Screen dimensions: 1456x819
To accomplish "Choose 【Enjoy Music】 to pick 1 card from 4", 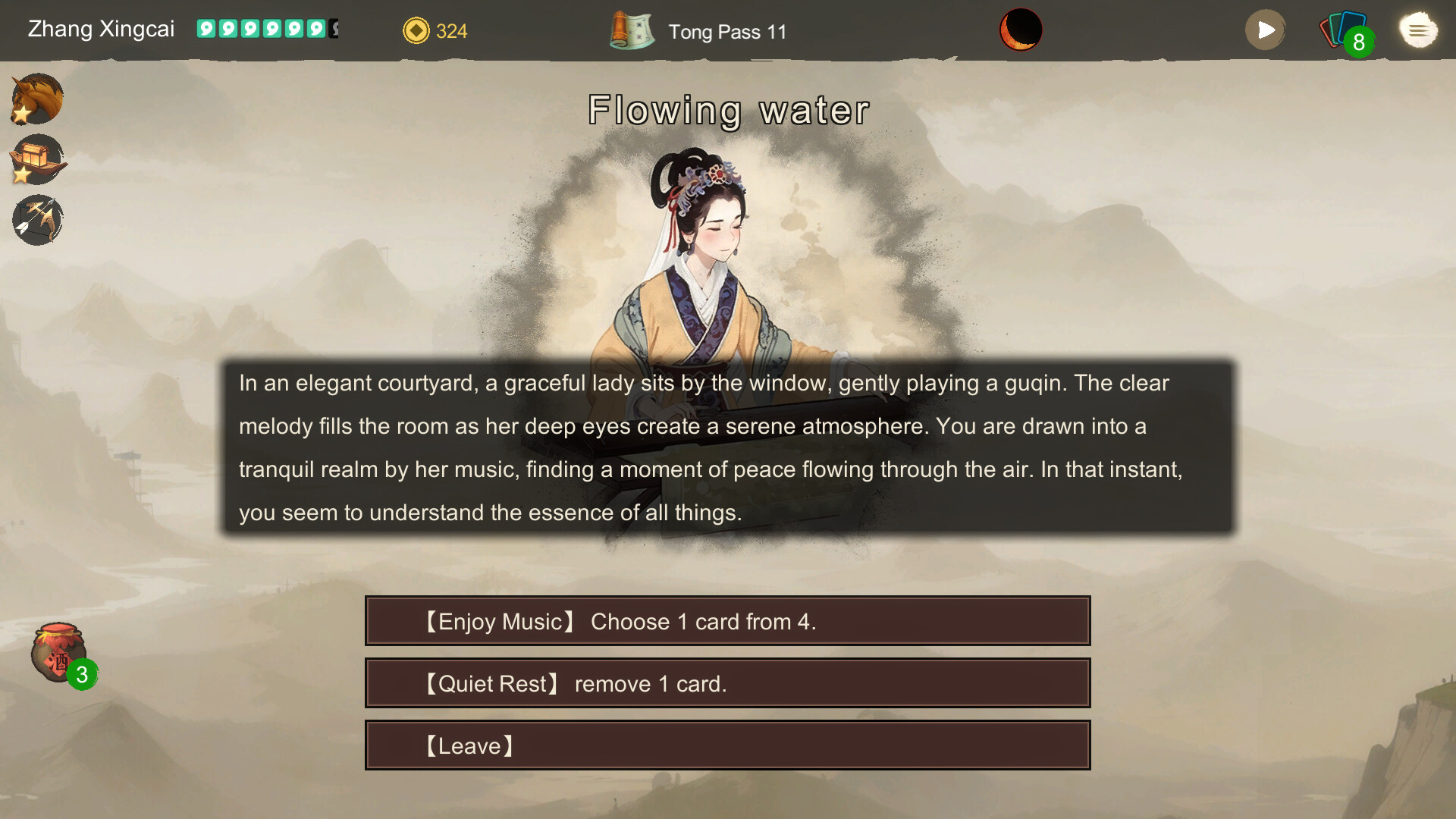I will point(727,620).
